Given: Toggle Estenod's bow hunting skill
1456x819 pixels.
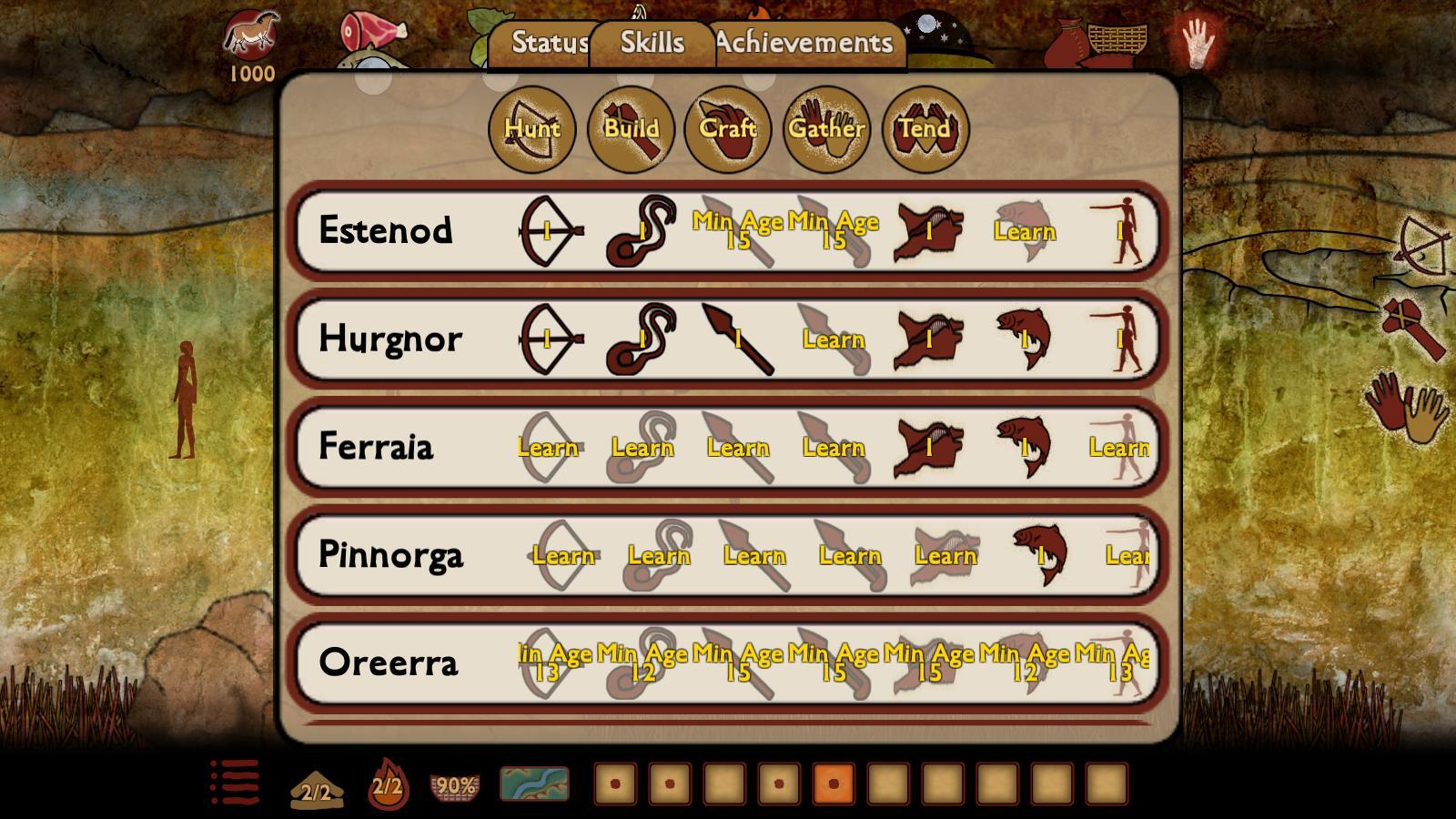Looking at the screenshot, I should pyautogui.click(x=546, y=231).
